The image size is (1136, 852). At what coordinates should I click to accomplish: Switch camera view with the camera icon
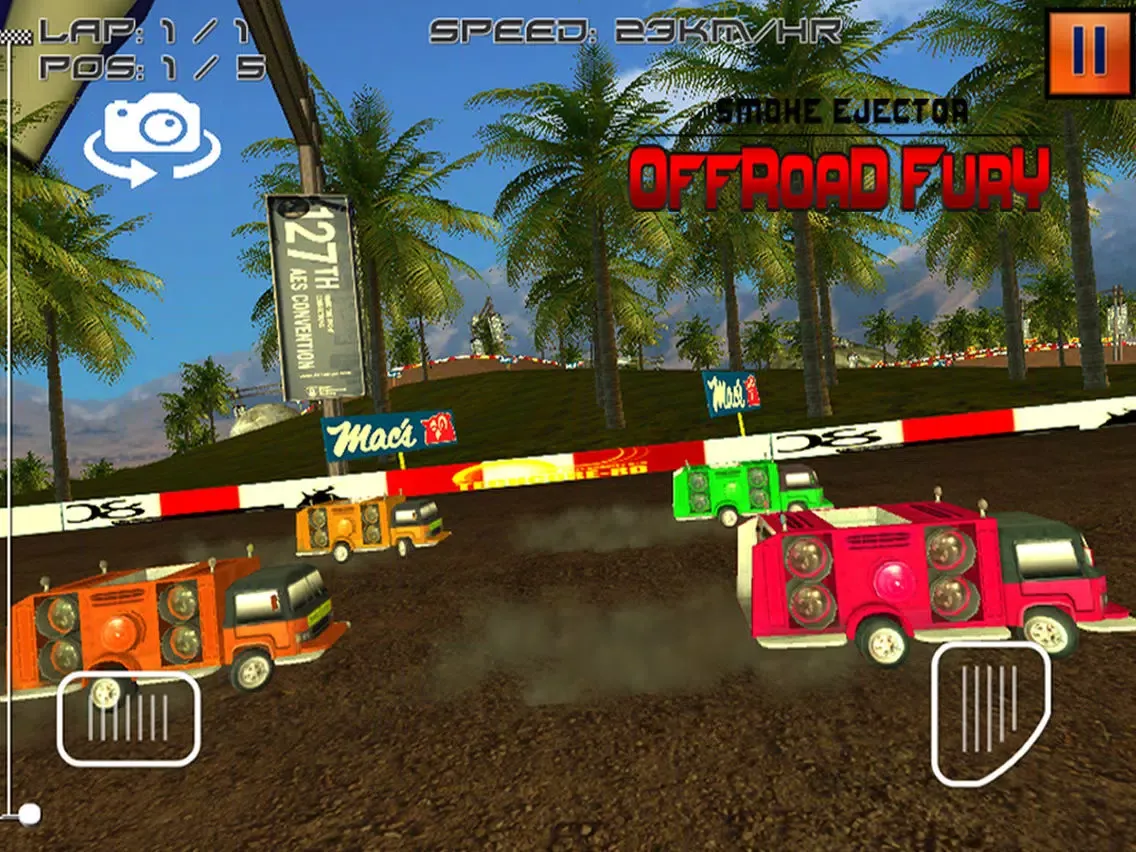tap(152, 139)
